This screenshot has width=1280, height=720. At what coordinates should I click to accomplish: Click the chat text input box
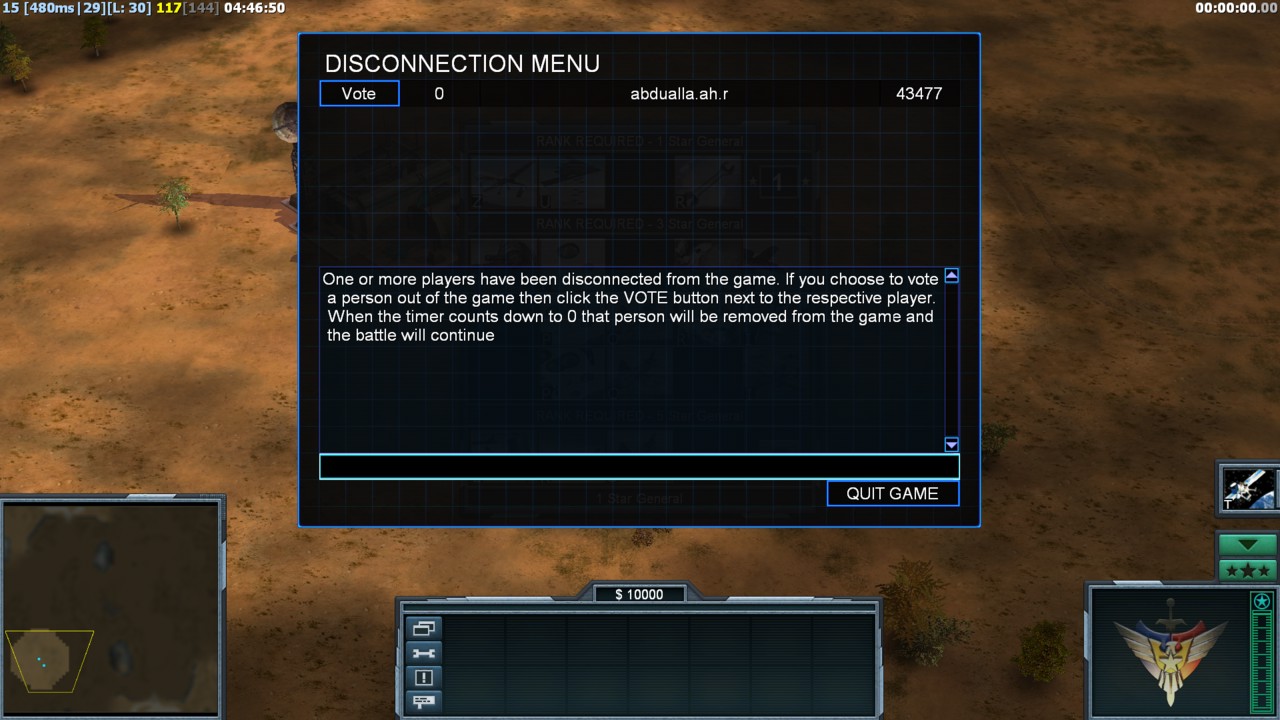tap(639, 467)
